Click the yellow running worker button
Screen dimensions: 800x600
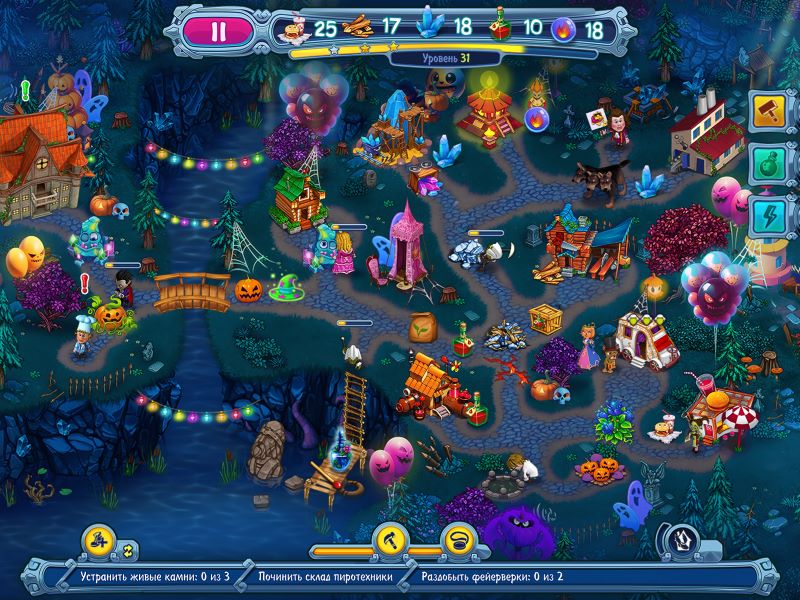pyautogui.click(x=97, y=540)
